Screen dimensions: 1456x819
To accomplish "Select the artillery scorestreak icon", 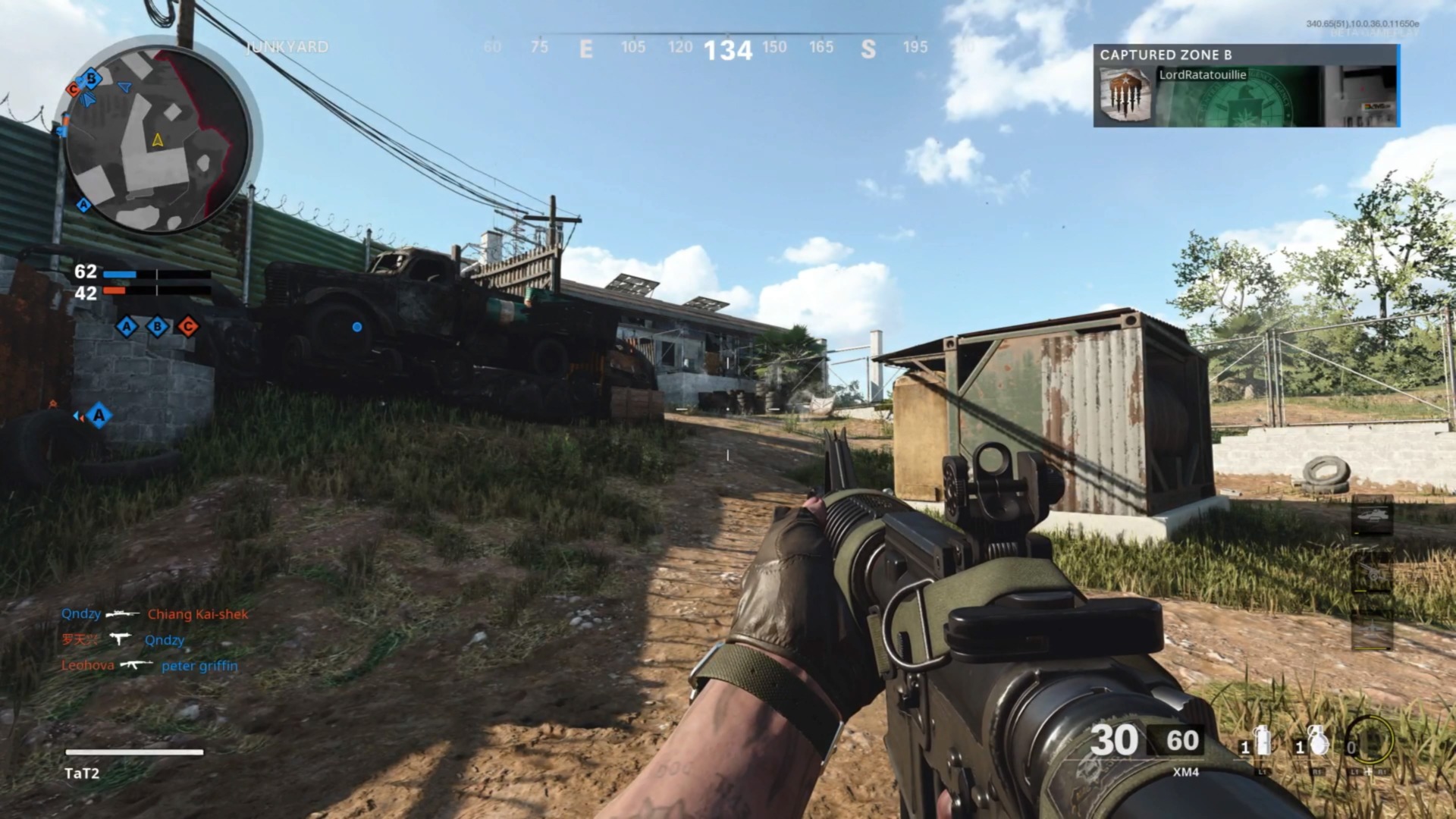I will [x=1373, y=573].
